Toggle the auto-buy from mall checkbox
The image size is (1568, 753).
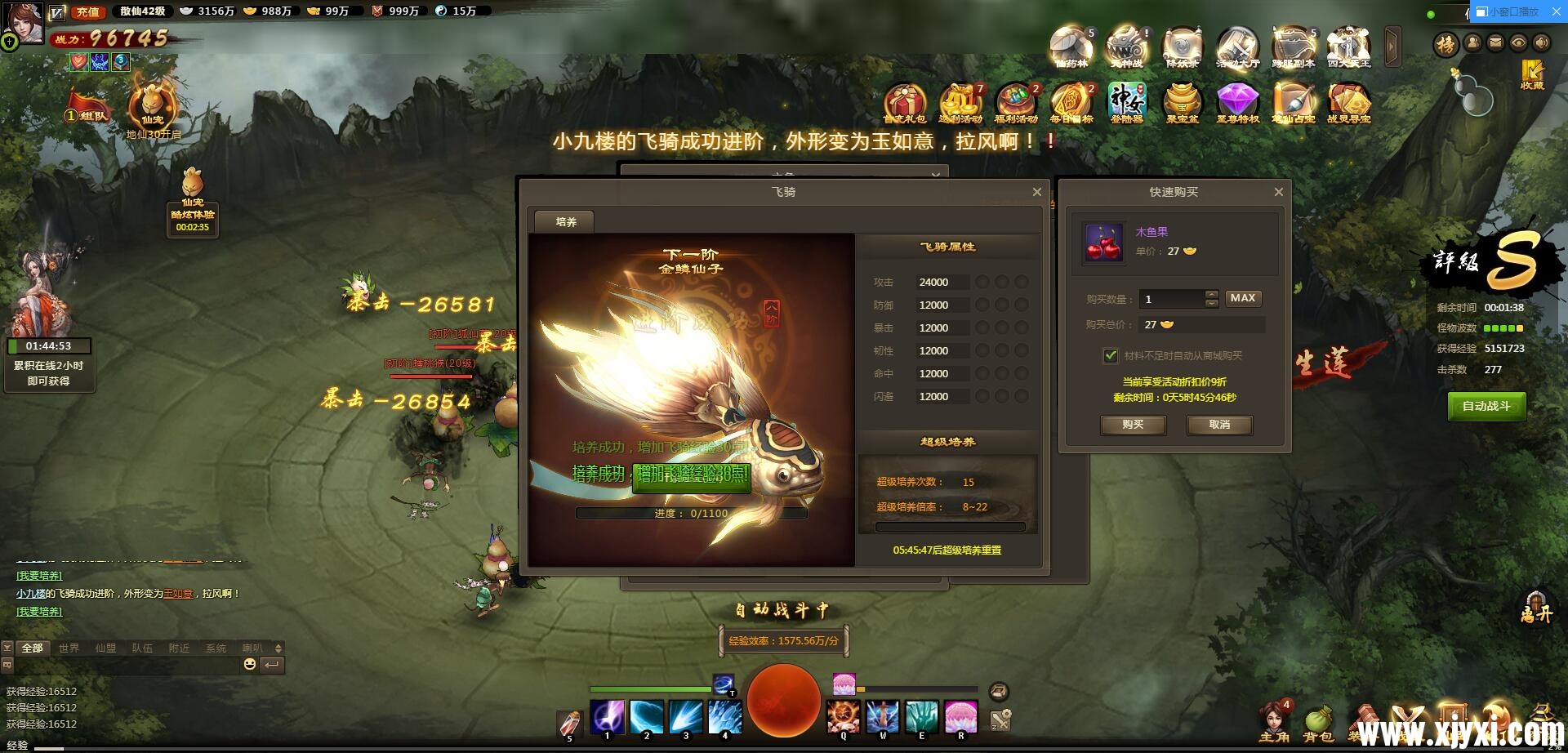click(1111, 356)
